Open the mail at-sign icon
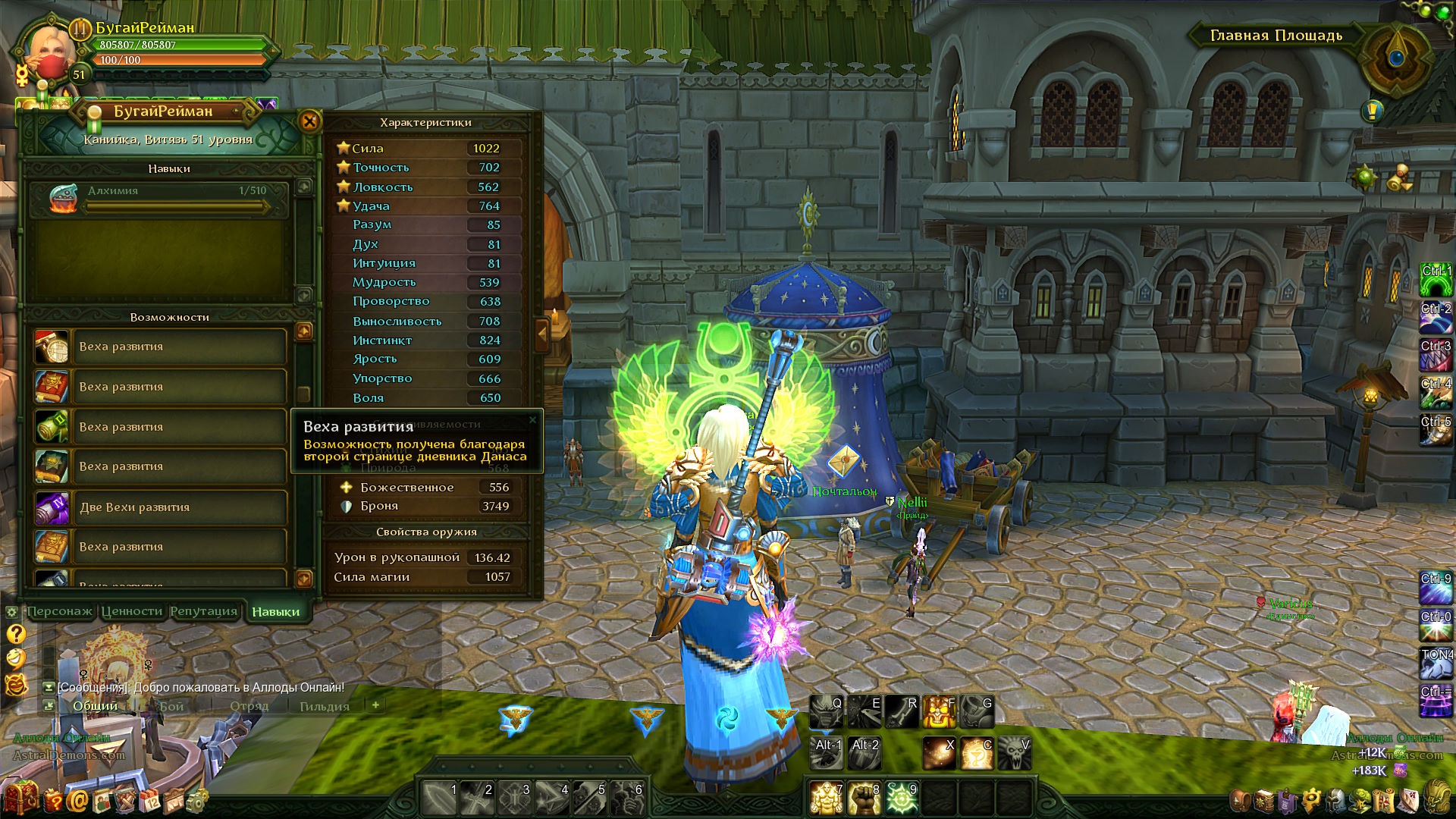This screenshot has height=819, width=1456. click(x=77, y=801)
